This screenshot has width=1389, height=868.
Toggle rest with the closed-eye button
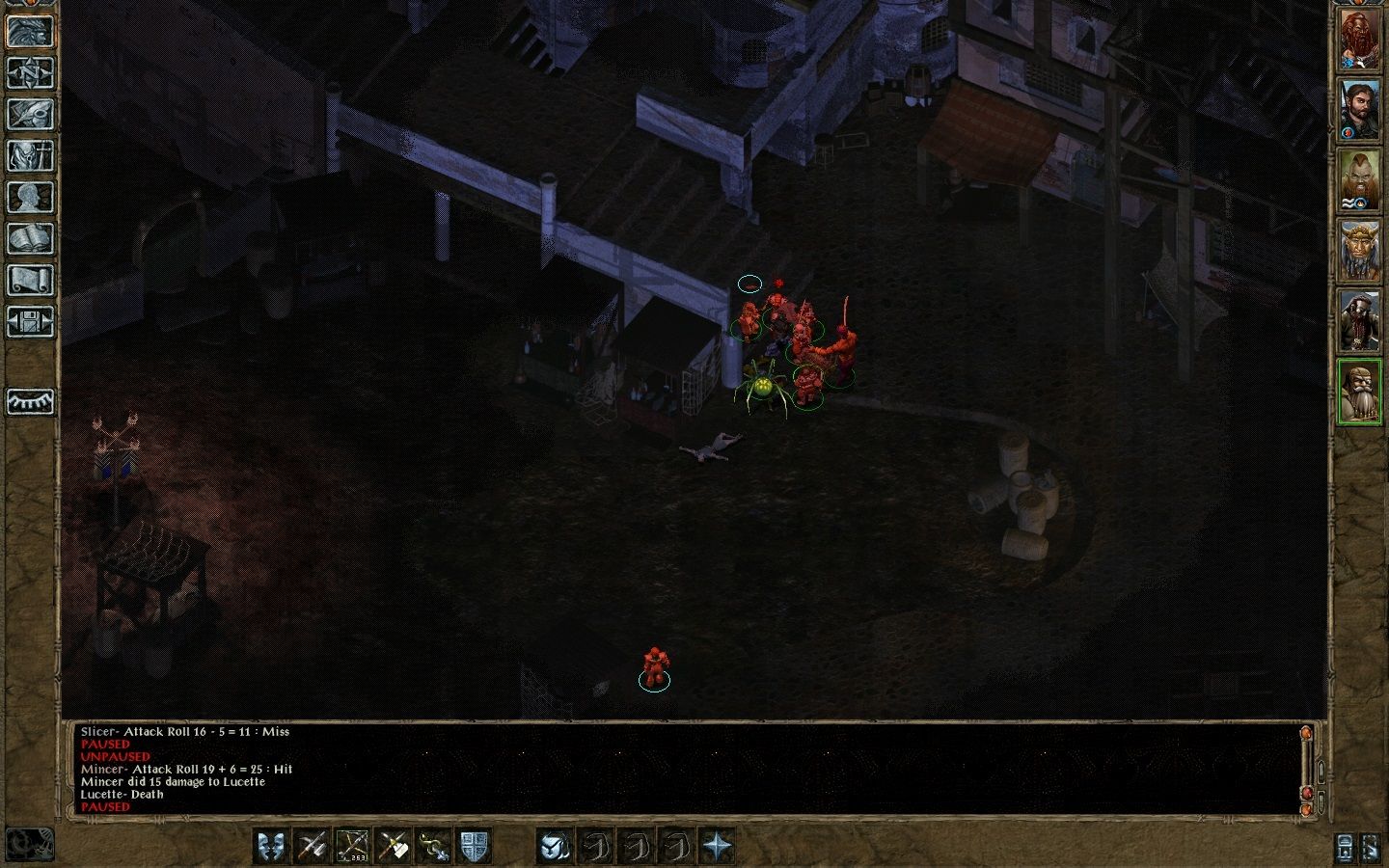(x=30, y=401)
